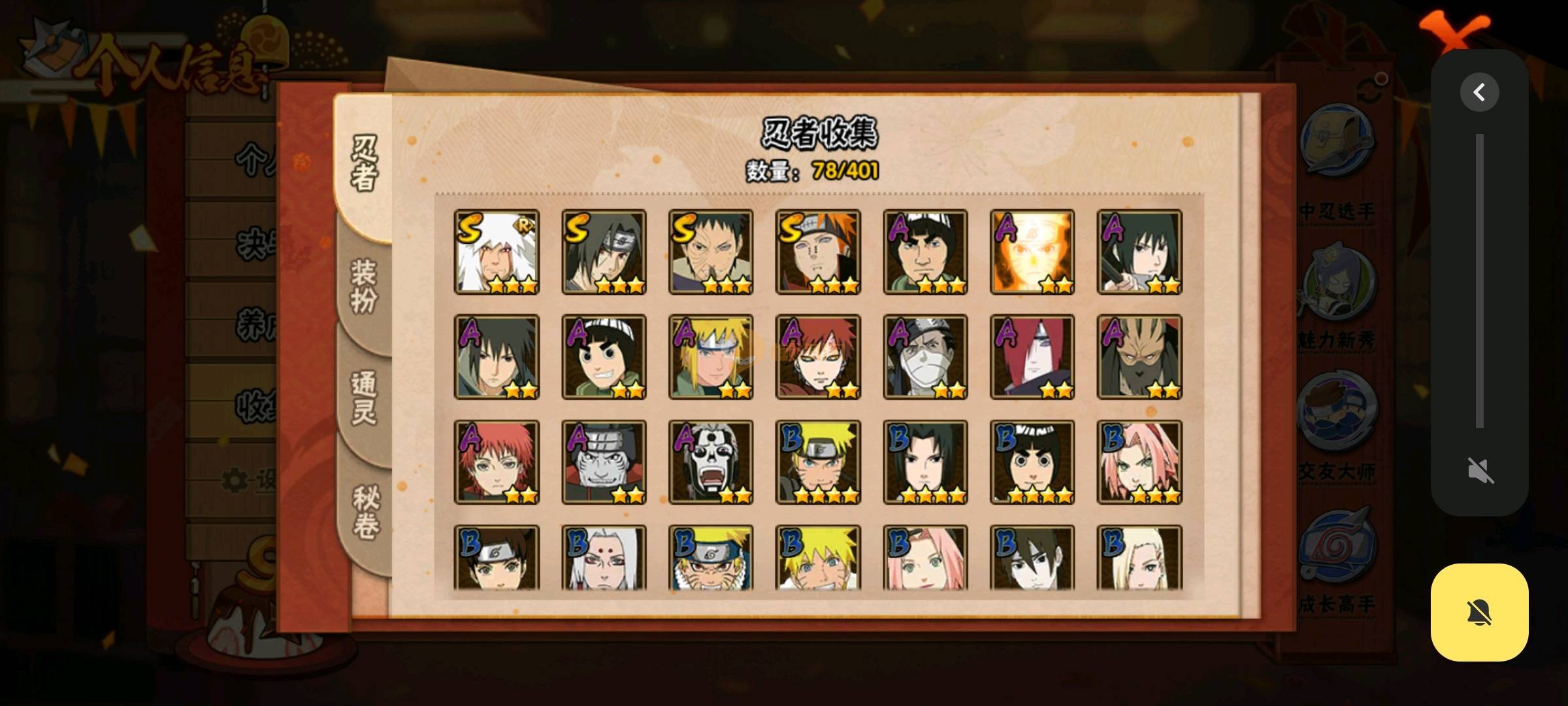The height and width of the screenshot is (706, 1568).
Task: Click the overlay back arrow button
Action: tap(1479, 92)
